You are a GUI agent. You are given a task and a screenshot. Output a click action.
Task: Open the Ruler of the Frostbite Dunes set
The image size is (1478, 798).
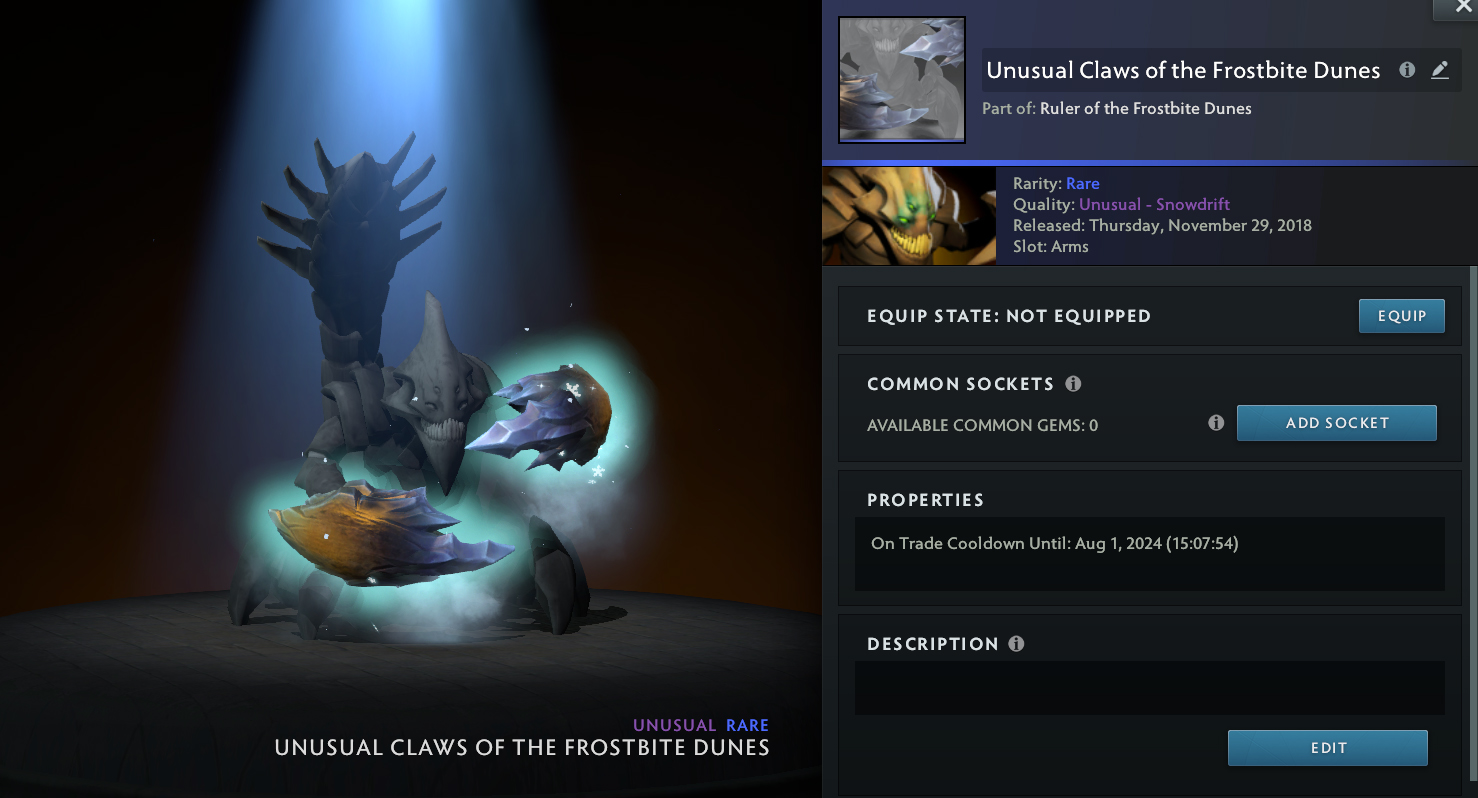click(1145, 108)
